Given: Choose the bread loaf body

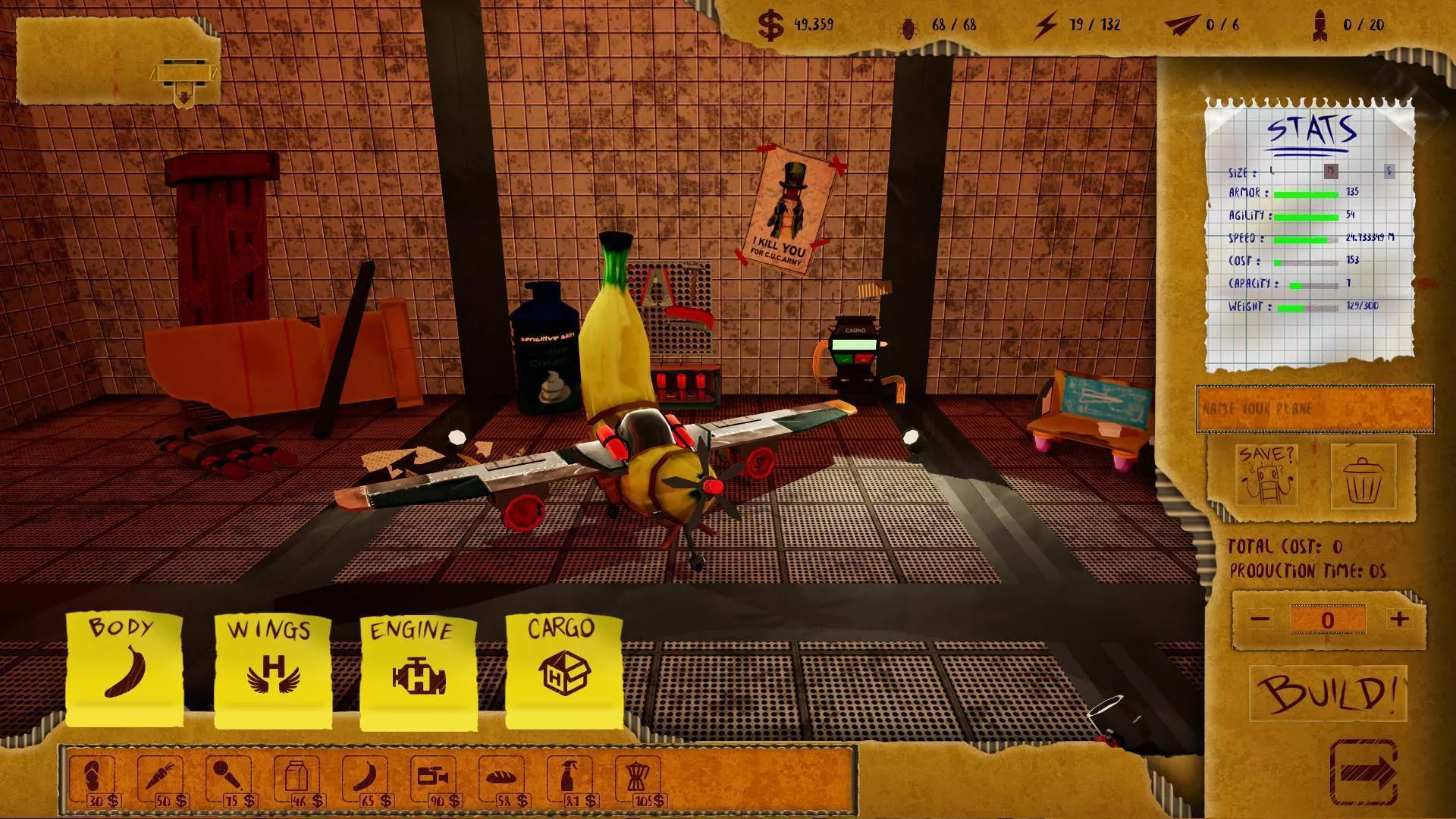Looking at the screenshot, I should [x=502, y=780].
